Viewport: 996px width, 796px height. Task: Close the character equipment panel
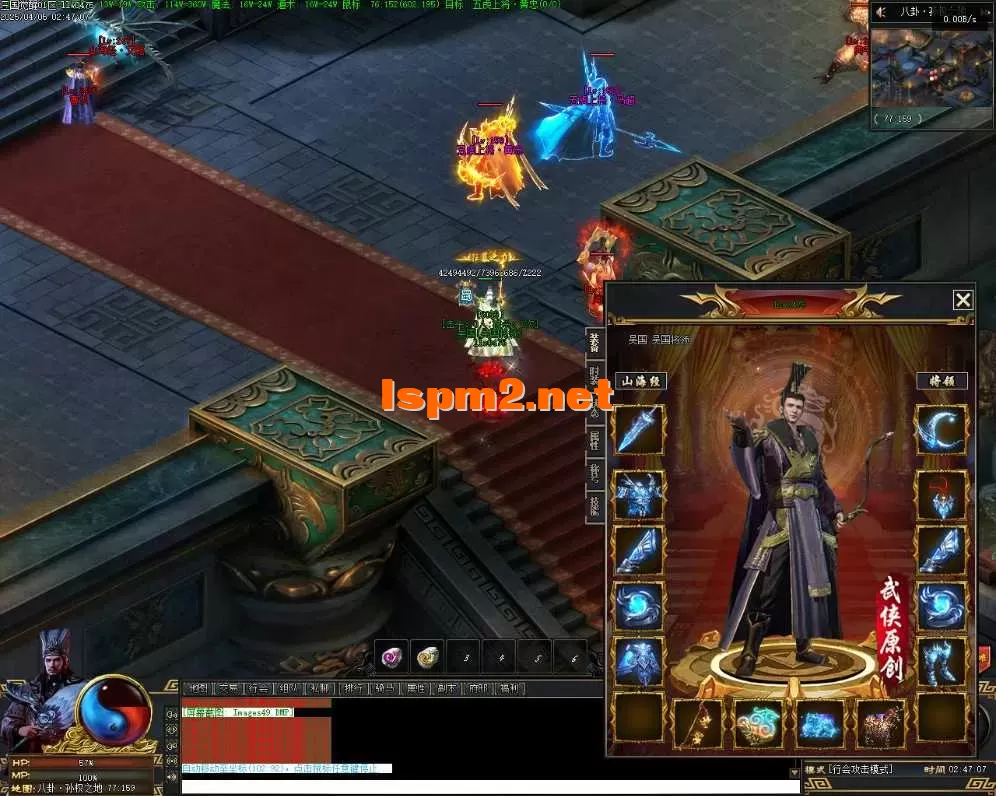(962, 300)
